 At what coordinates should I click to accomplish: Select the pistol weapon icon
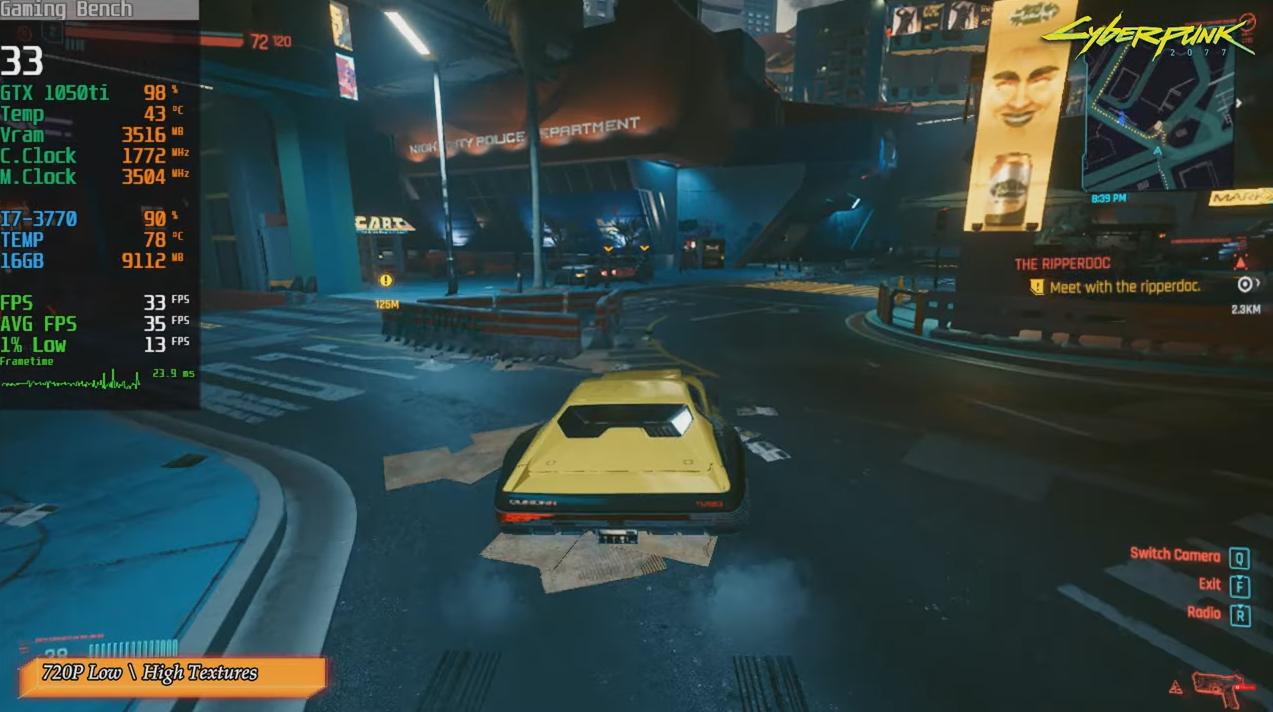pos(1217,688)
